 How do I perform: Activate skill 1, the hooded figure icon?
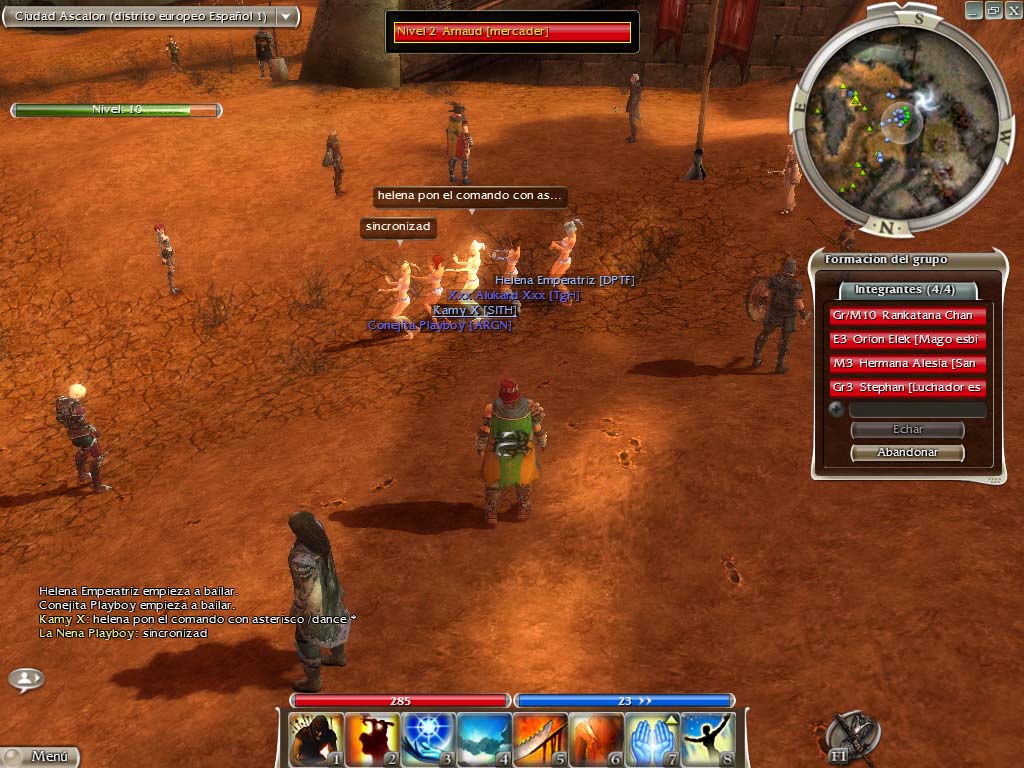coord(316,739)
